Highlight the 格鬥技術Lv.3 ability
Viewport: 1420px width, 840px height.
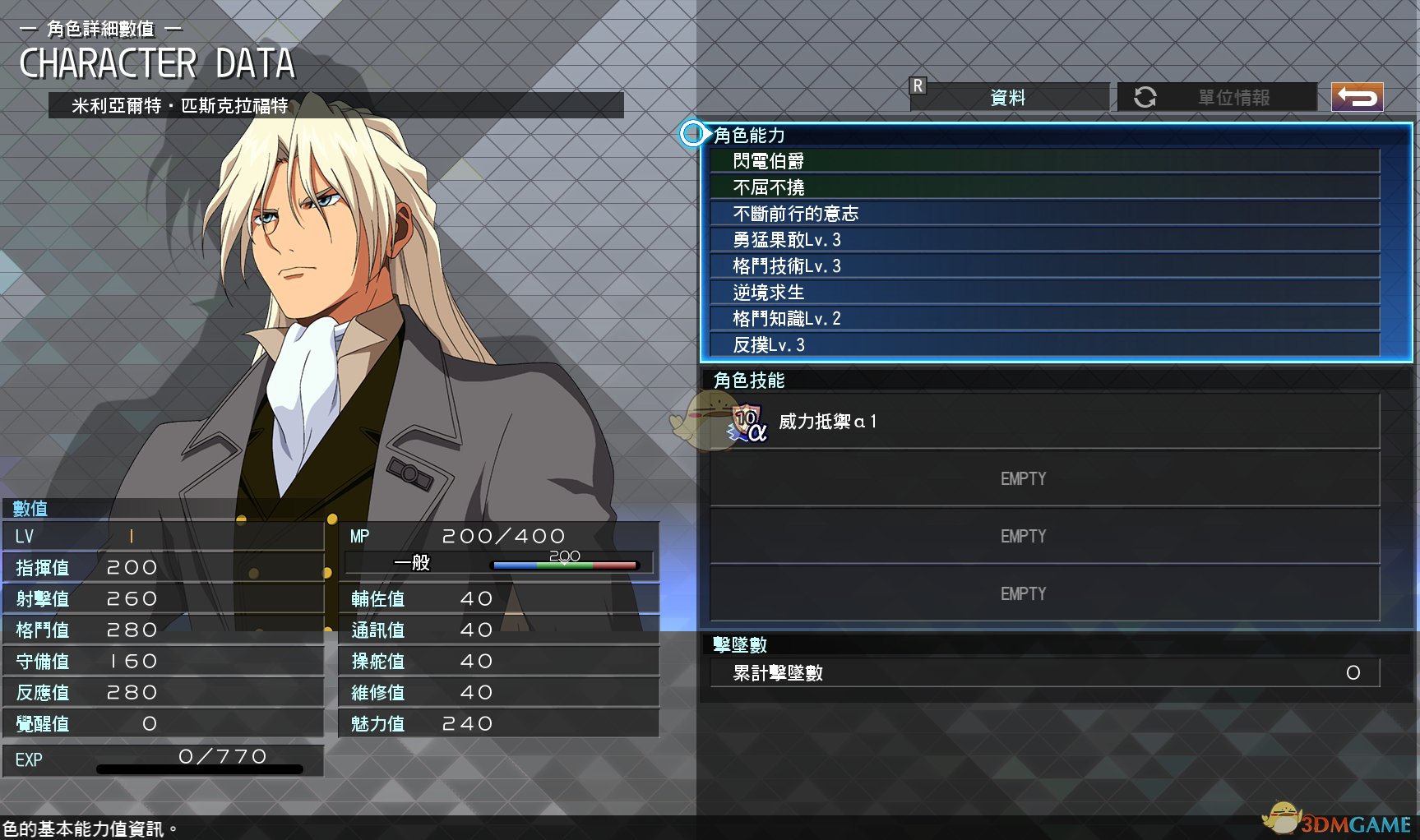[x=1044, y=266]
